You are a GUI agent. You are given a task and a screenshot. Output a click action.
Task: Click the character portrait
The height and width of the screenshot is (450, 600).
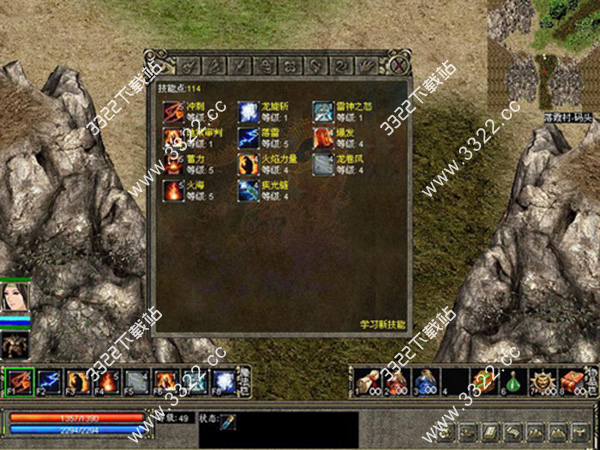(x=16, y=299)
